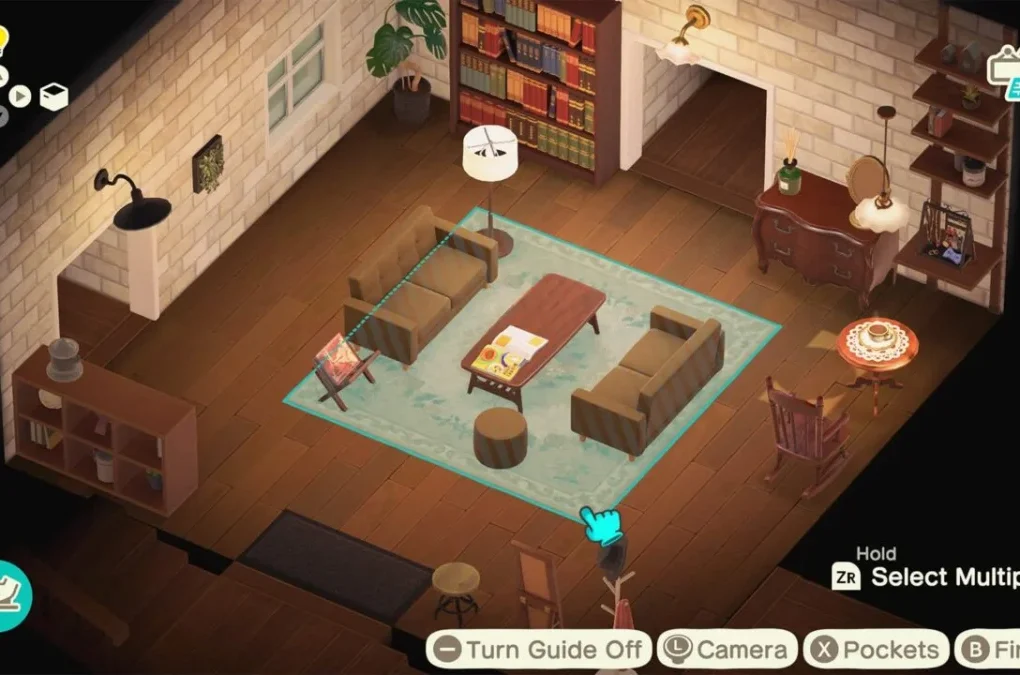Open the white storage box icon
The image size is (1020, 675).
click(54, 97)
